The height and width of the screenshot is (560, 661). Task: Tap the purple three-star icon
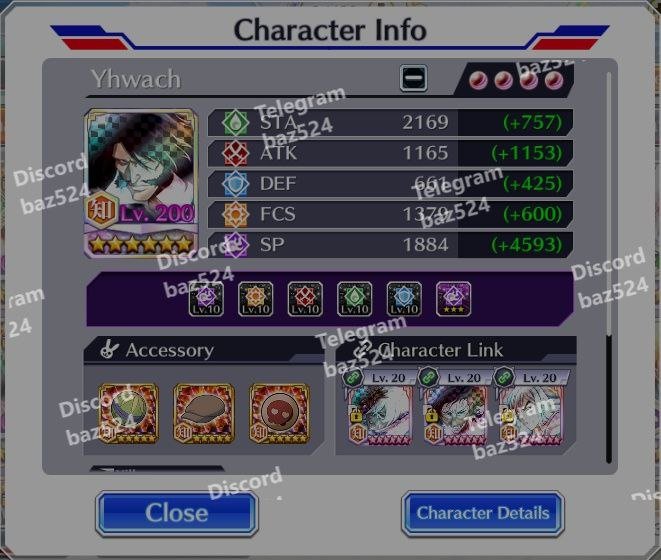click(x=453, y=299)
